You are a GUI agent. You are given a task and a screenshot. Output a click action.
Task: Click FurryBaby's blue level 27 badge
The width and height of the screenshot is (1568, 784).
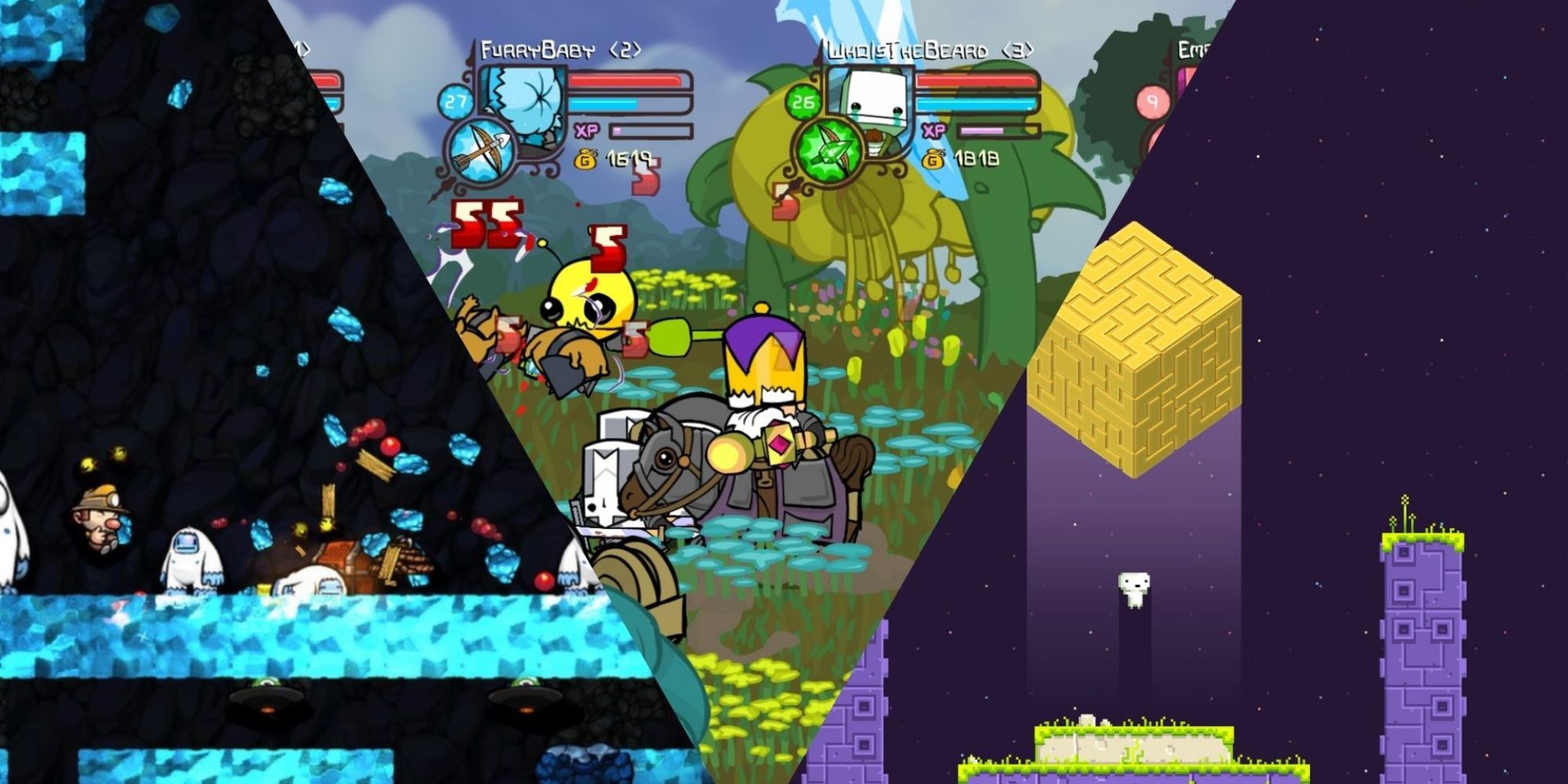click(455, 102)
